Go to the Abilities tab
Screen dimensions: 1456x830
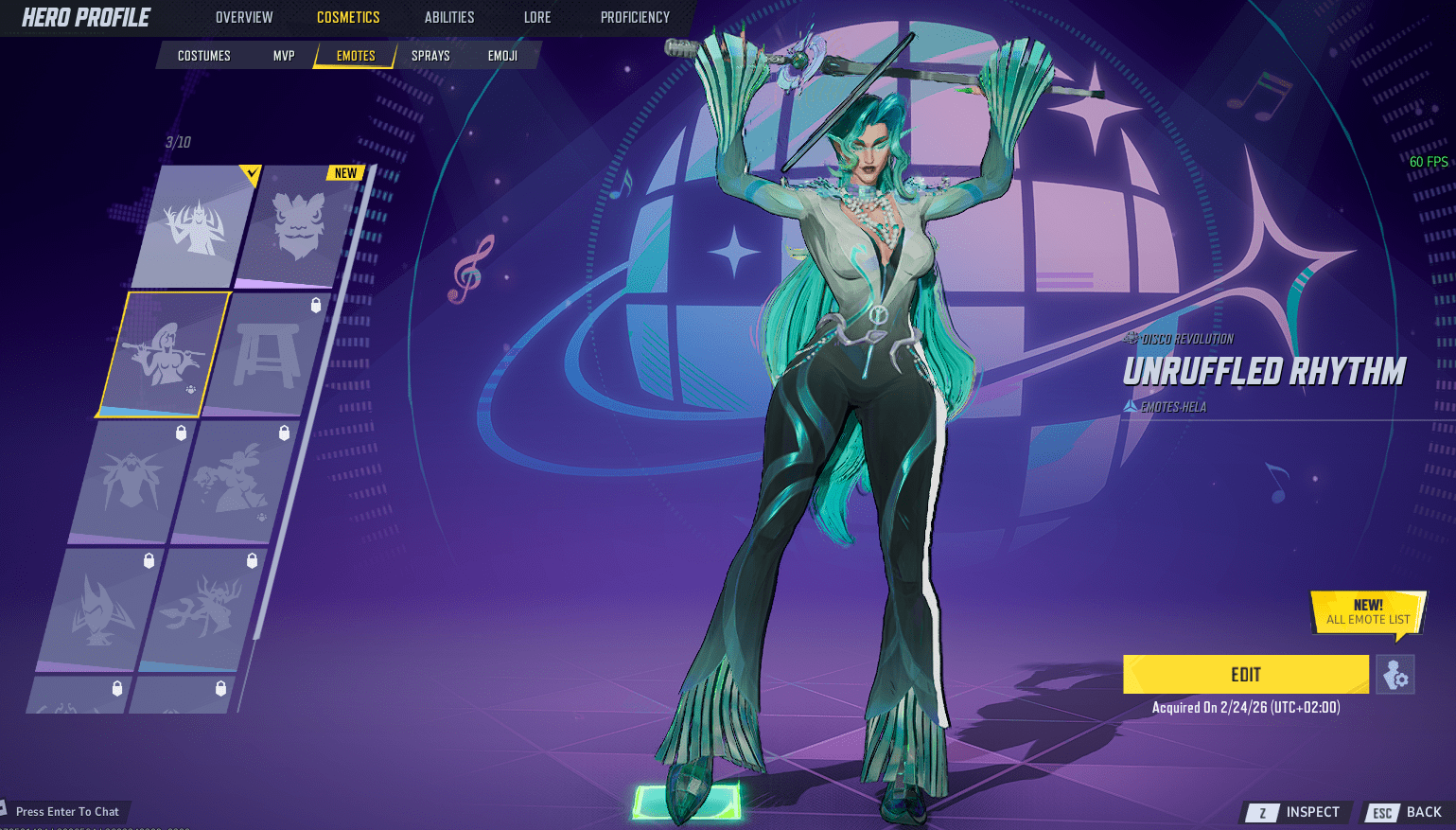point(449,17)
